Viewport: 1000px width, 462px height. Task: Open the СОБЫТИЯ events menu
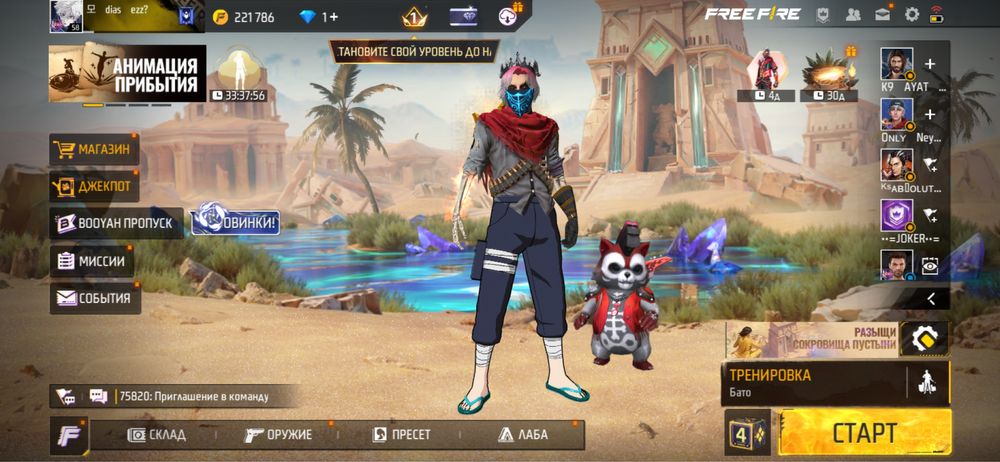pos(95,297)
